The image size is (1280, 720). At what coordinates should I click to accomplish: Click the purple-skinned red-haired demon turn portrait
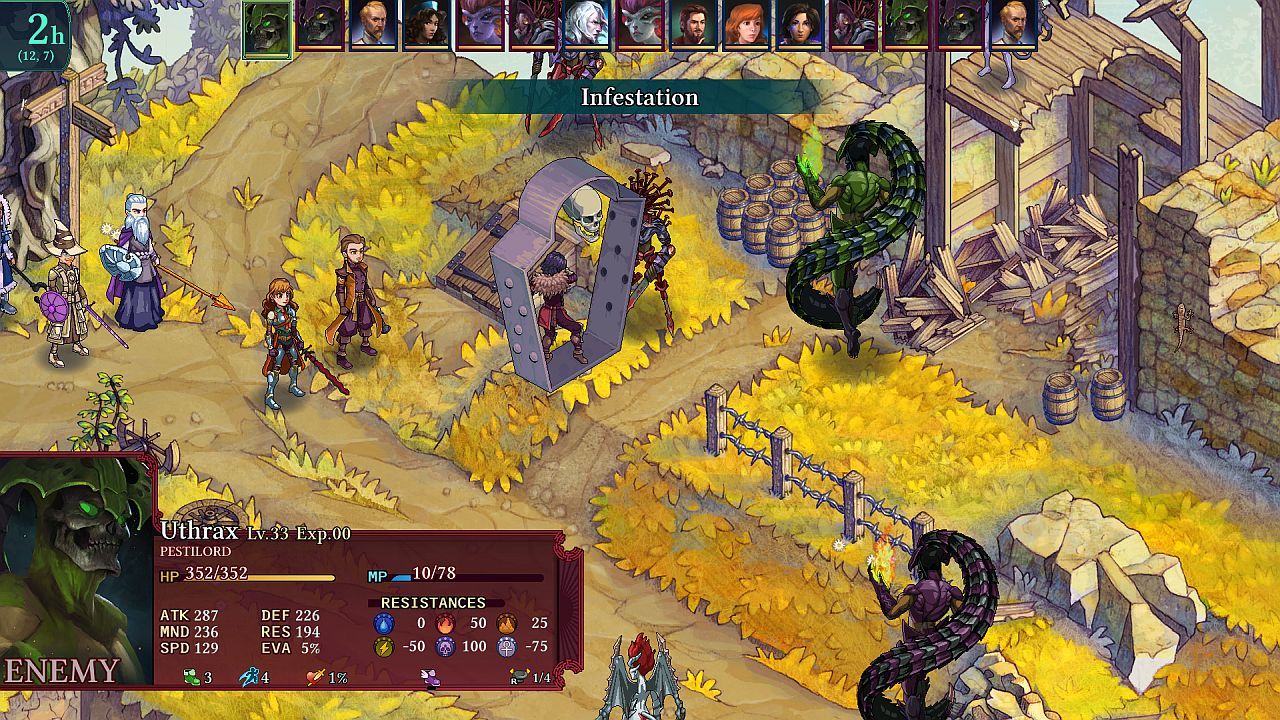479,24
